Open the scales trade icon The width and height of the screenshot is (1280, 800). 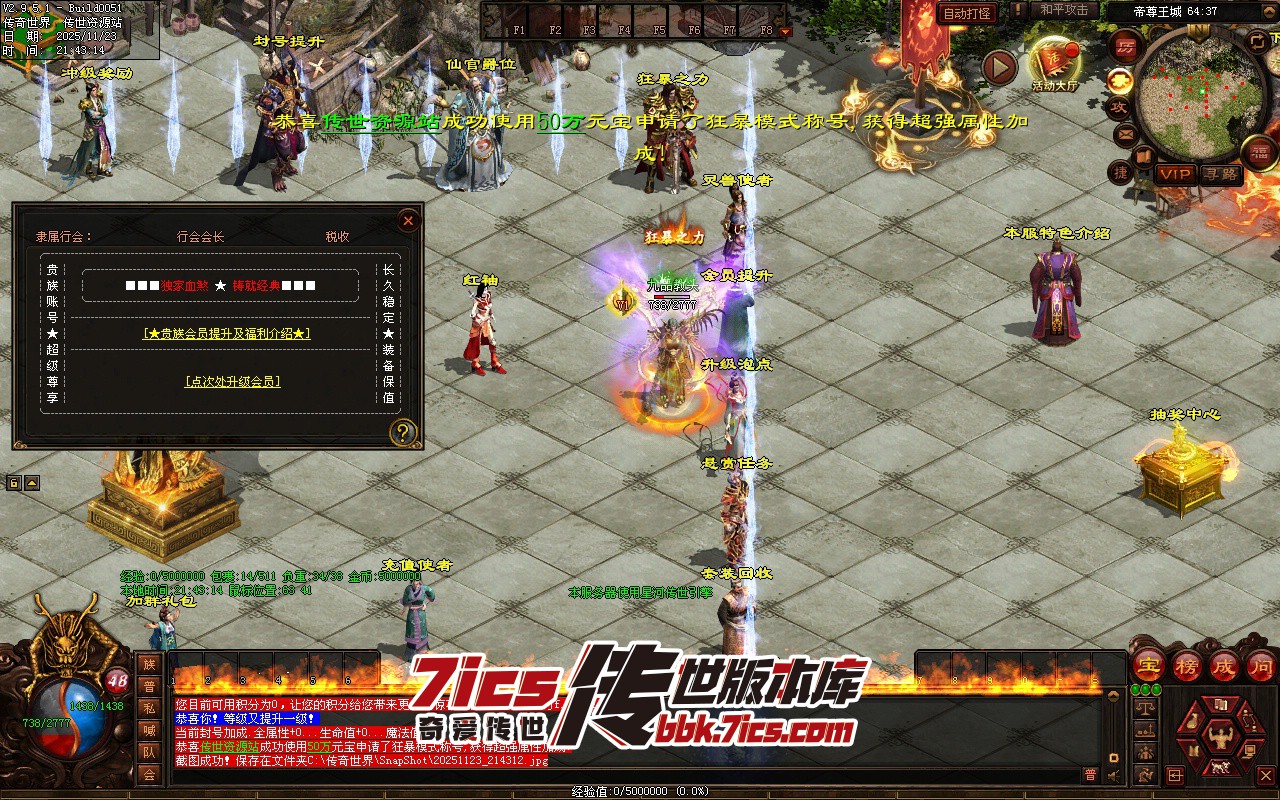1145,707
